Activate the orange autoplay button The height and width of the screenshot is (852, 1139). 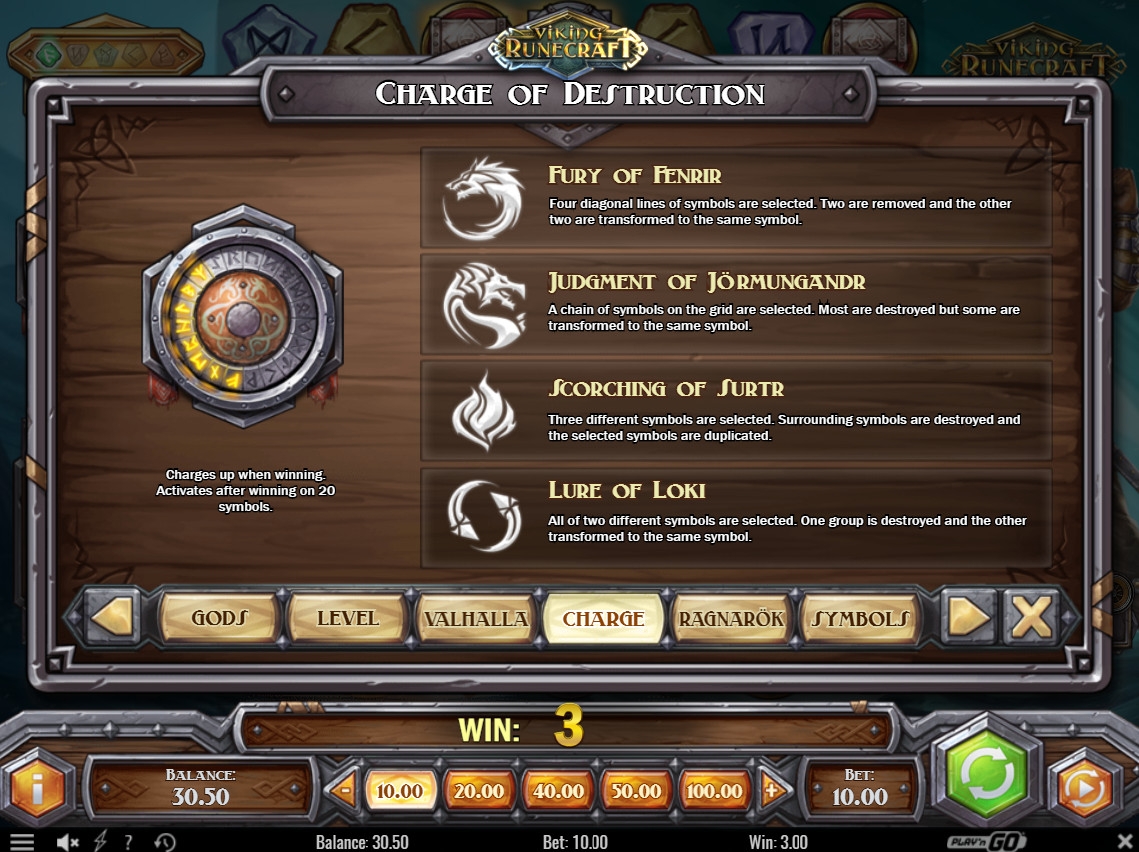tap(1084, 789)
